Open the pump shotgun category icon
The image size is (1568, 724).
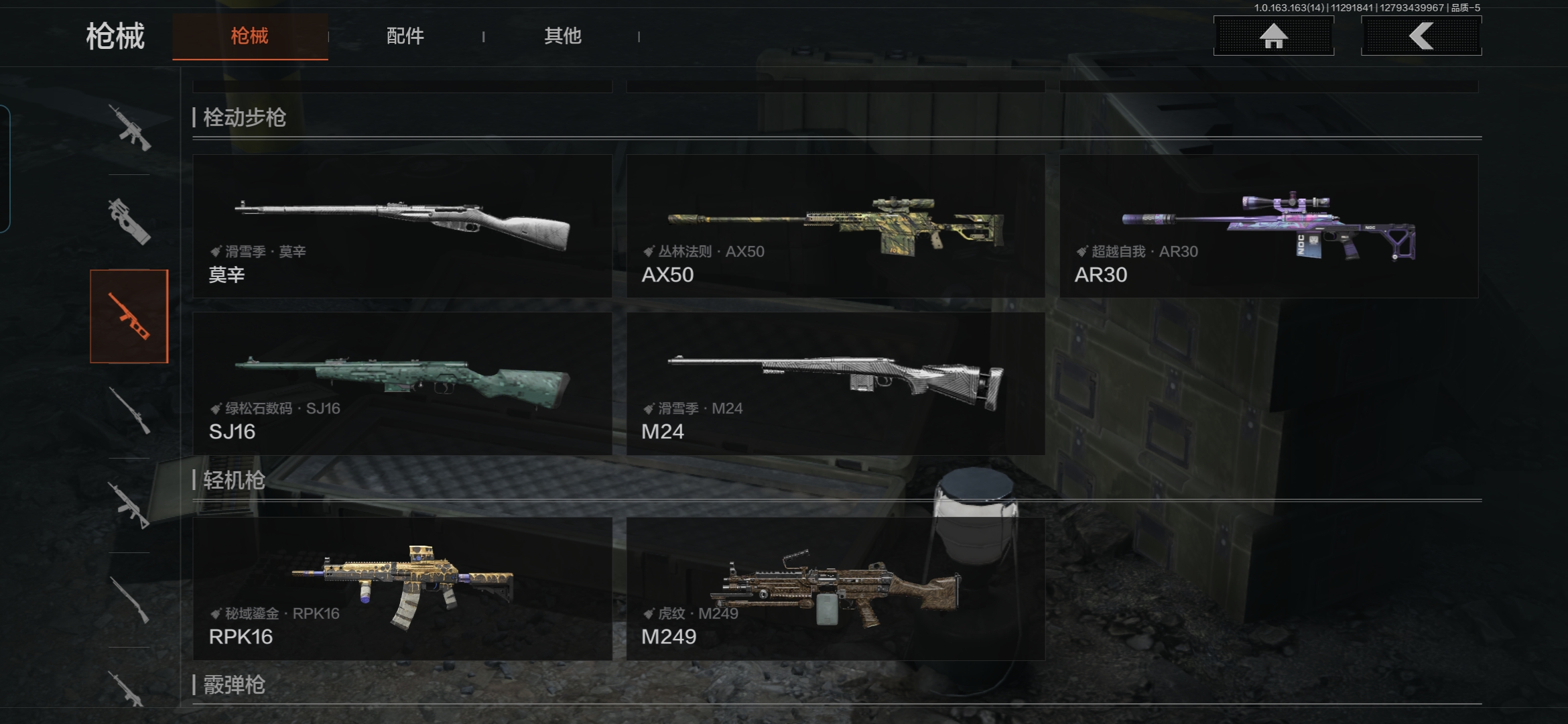point(129,600)
